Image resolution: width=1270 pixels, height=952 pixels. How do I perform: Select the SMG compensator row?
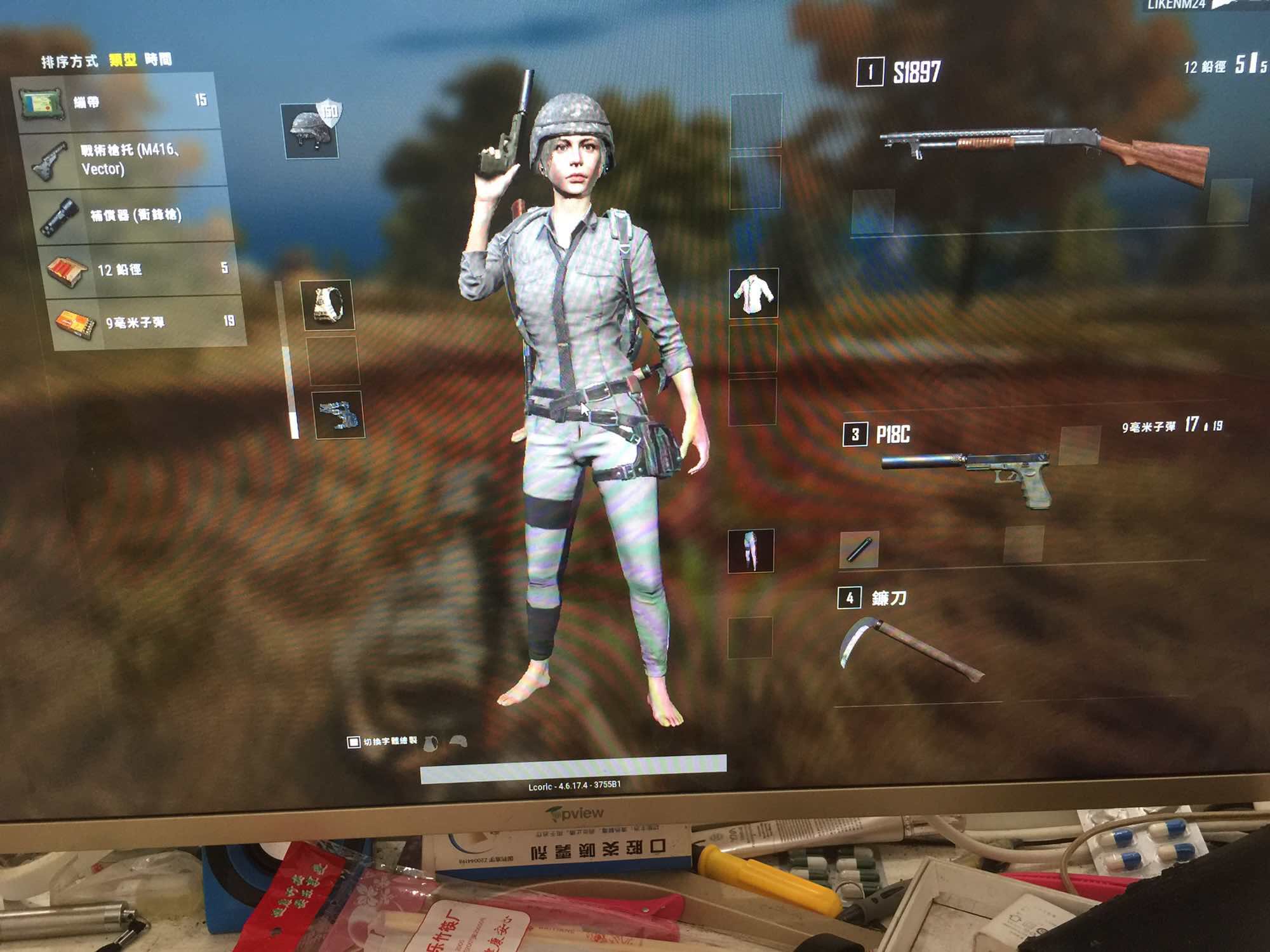[135, 215]
